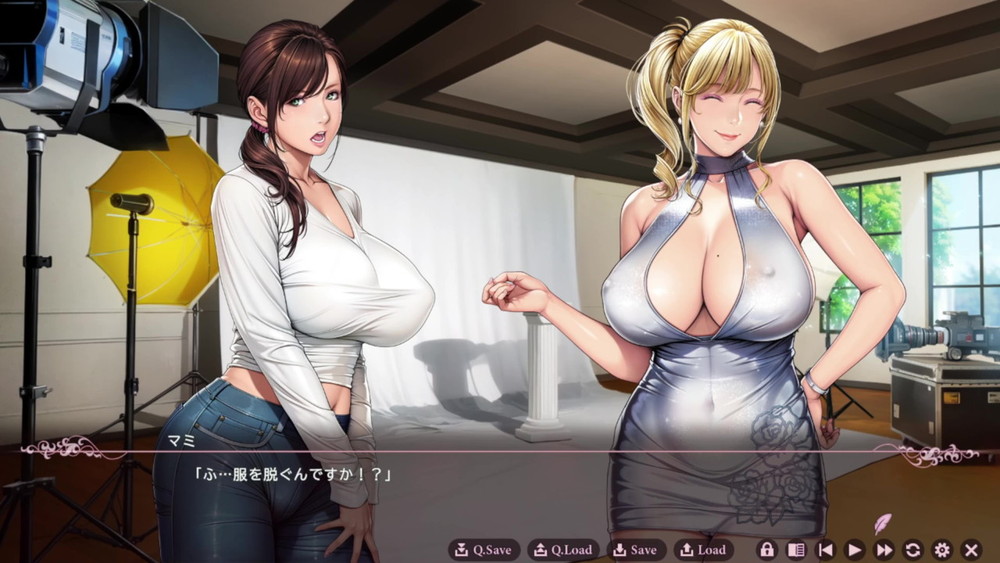Advance dialogue via the pink feather icon

883,523
